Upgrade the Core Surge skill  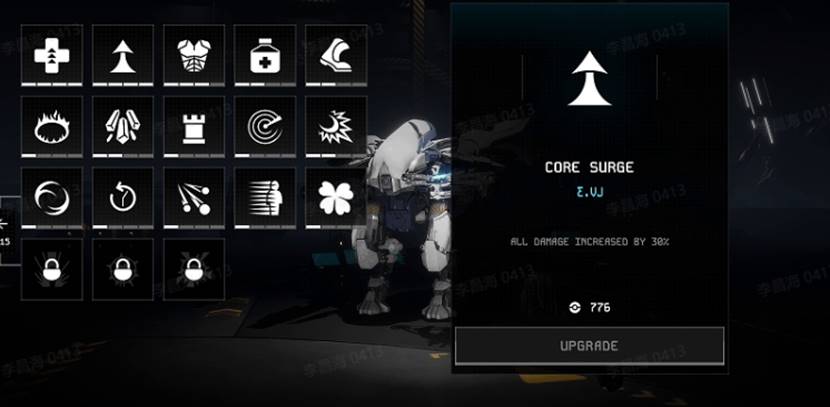[x=589, y=346]
